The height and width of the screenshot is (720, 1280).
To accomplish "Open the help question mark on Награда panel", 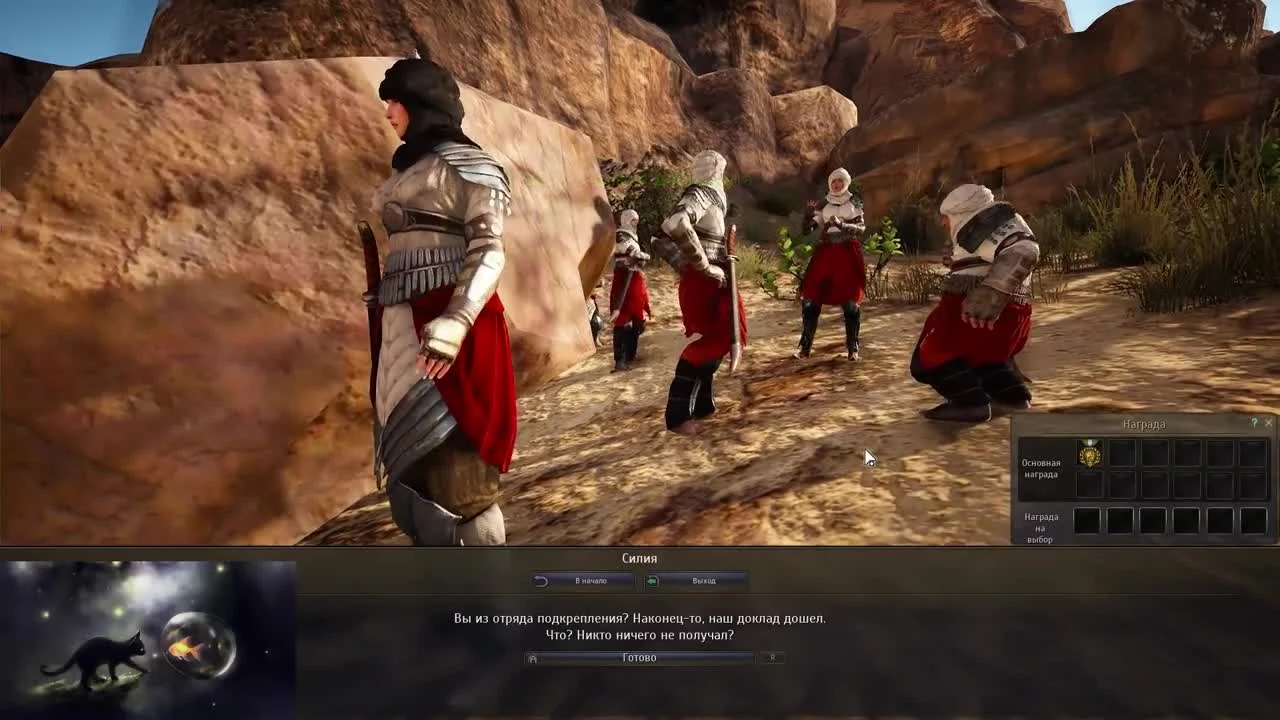I will click(1254, 423).
